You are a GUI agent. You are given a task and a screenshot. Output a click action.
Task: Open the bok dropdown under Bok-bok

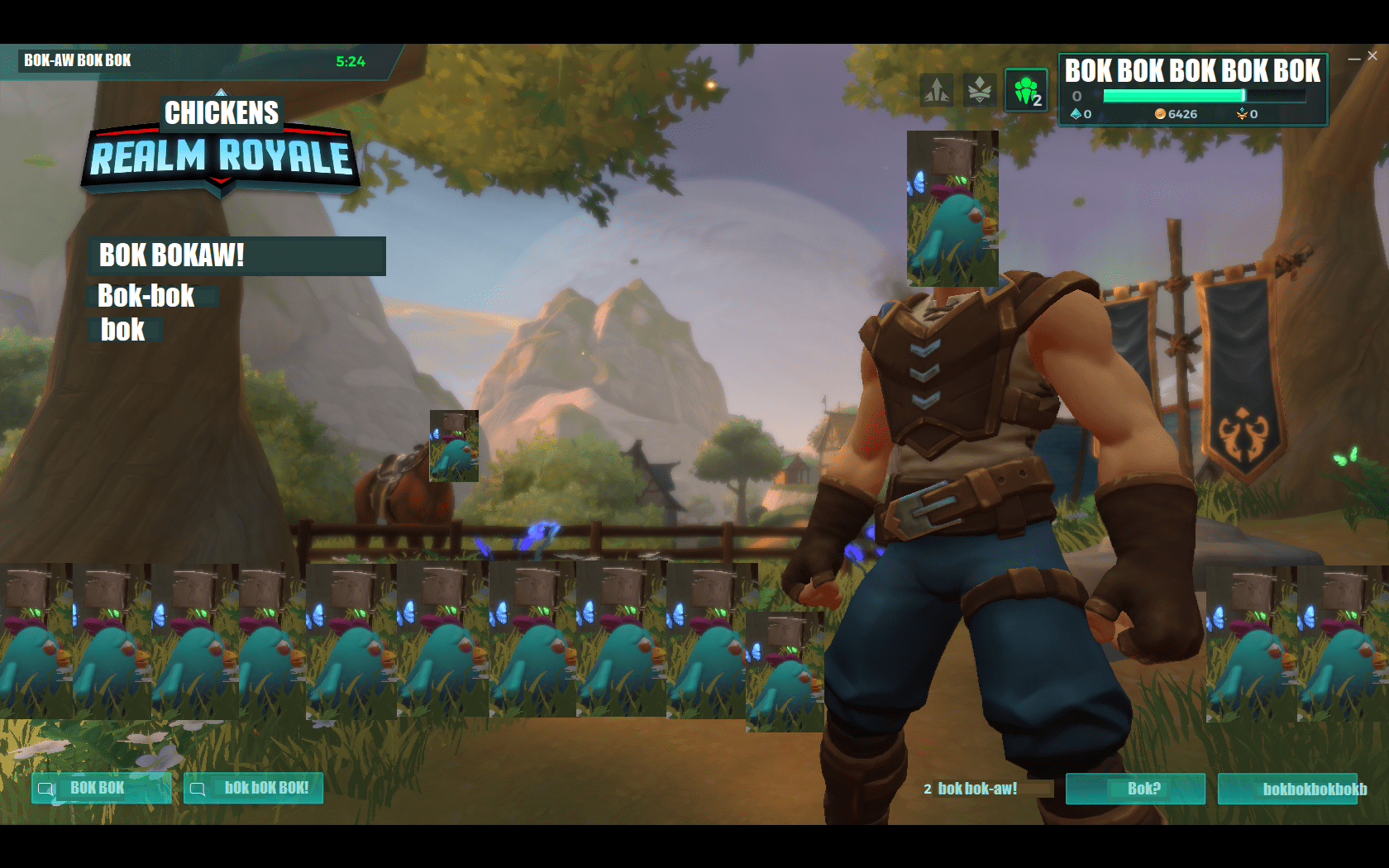(x=122, y=330)
